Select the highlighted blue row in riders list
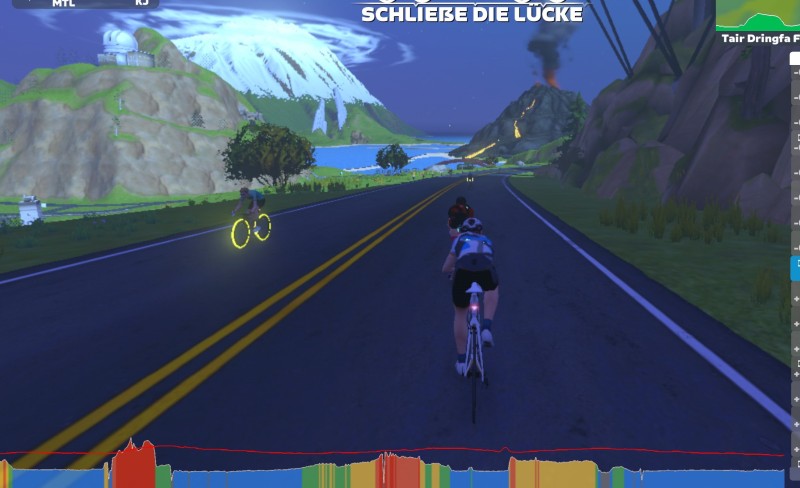This screenshot has width=800, height=488. [795, 267]
